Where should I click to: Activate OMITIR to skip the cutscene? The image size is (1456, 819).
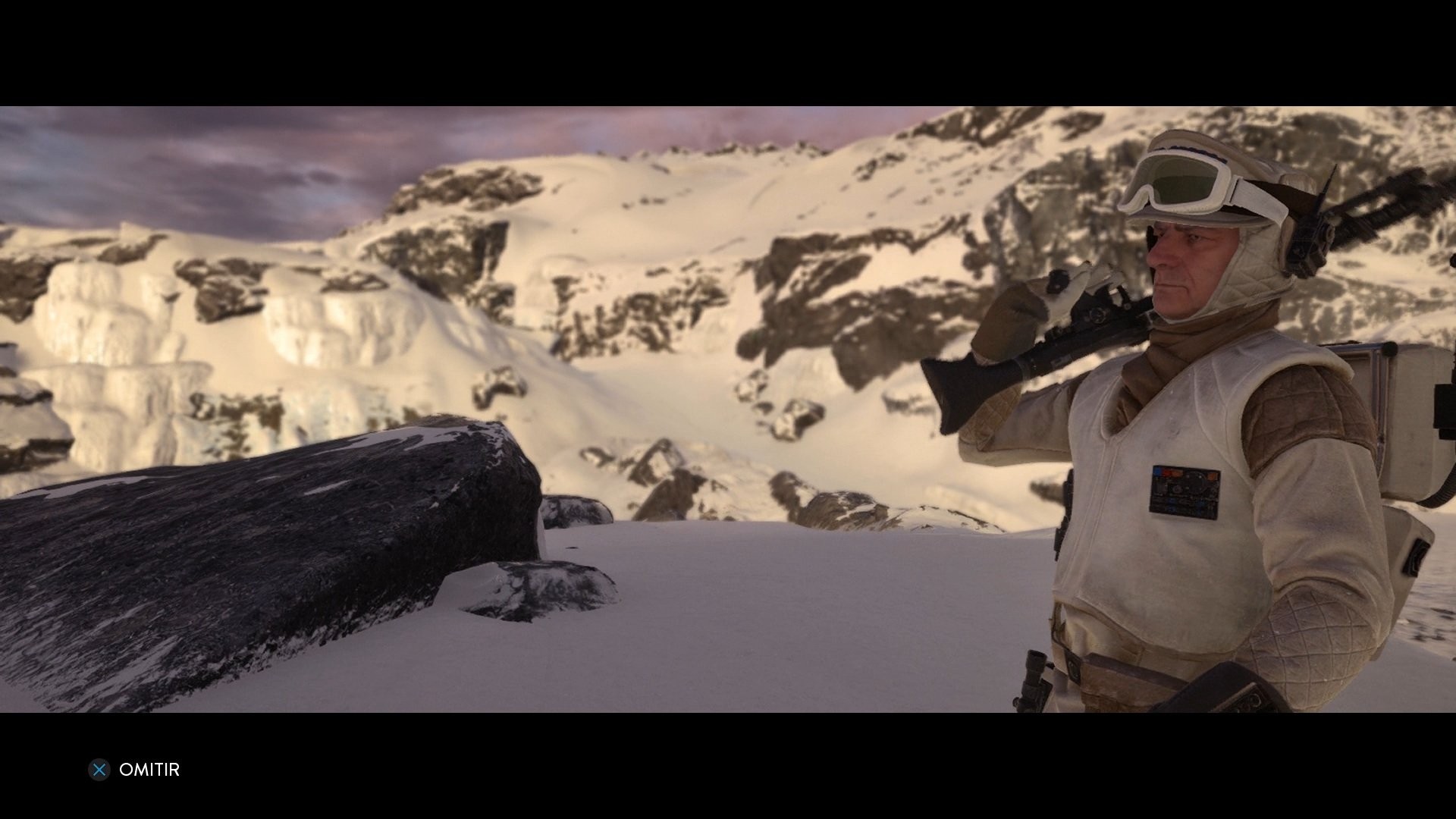pyautogui.click(x=149, y=770)
